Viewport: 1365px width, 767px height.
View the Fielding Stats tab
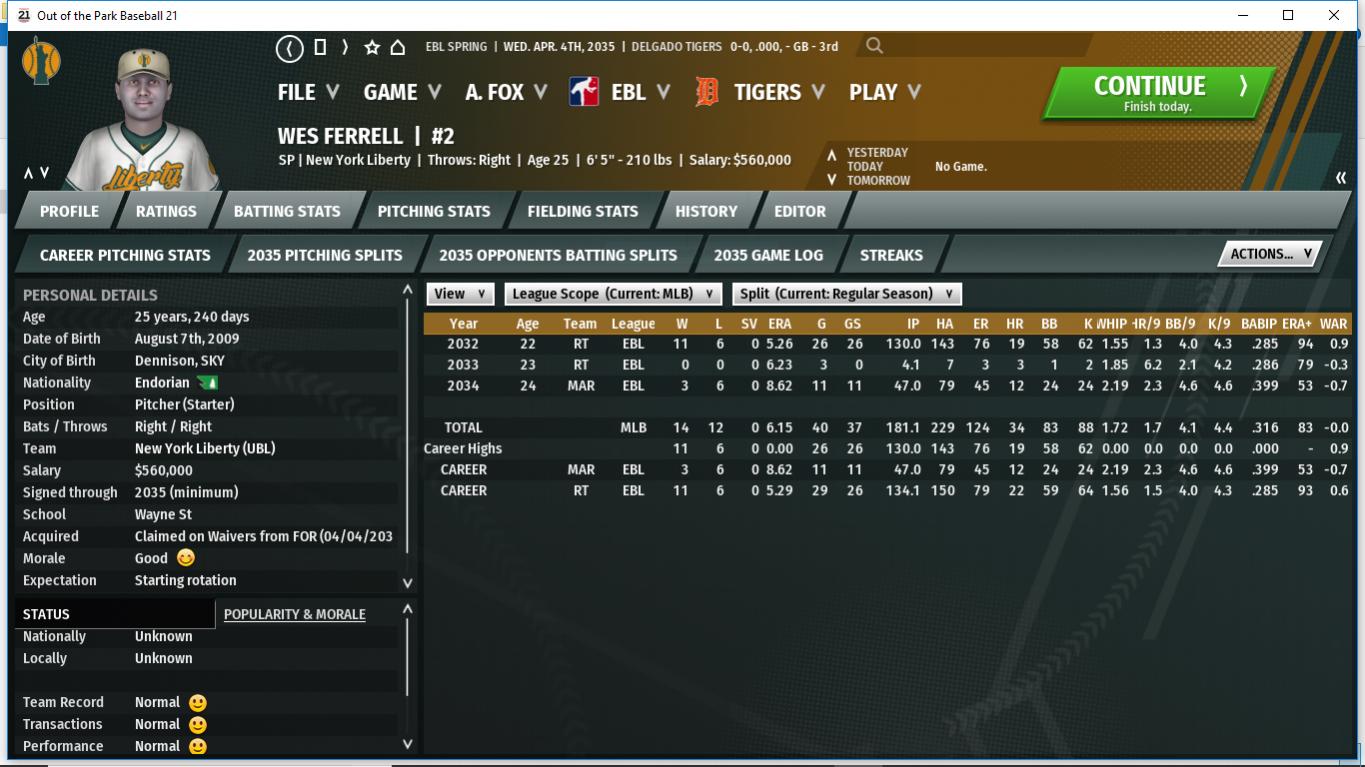[x=582, y=211]
